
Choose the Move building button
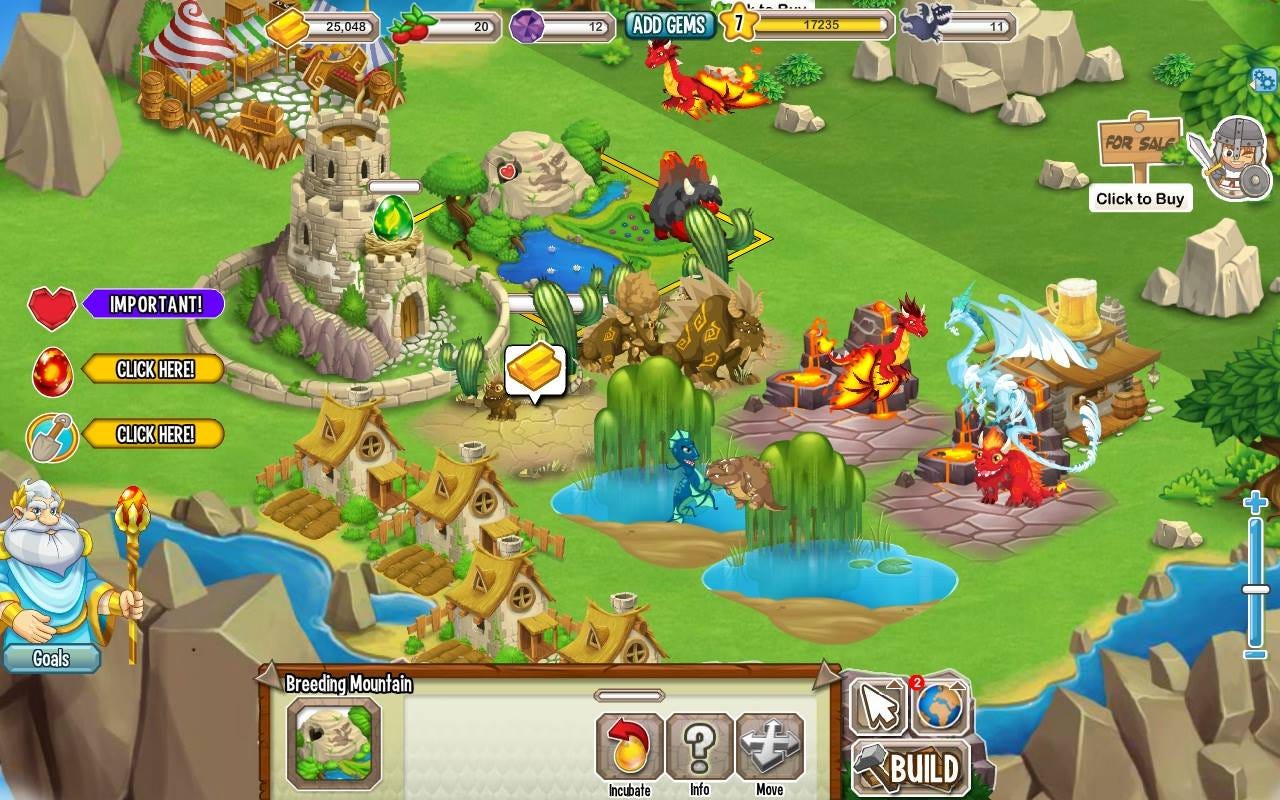click(x=769, y=748)
